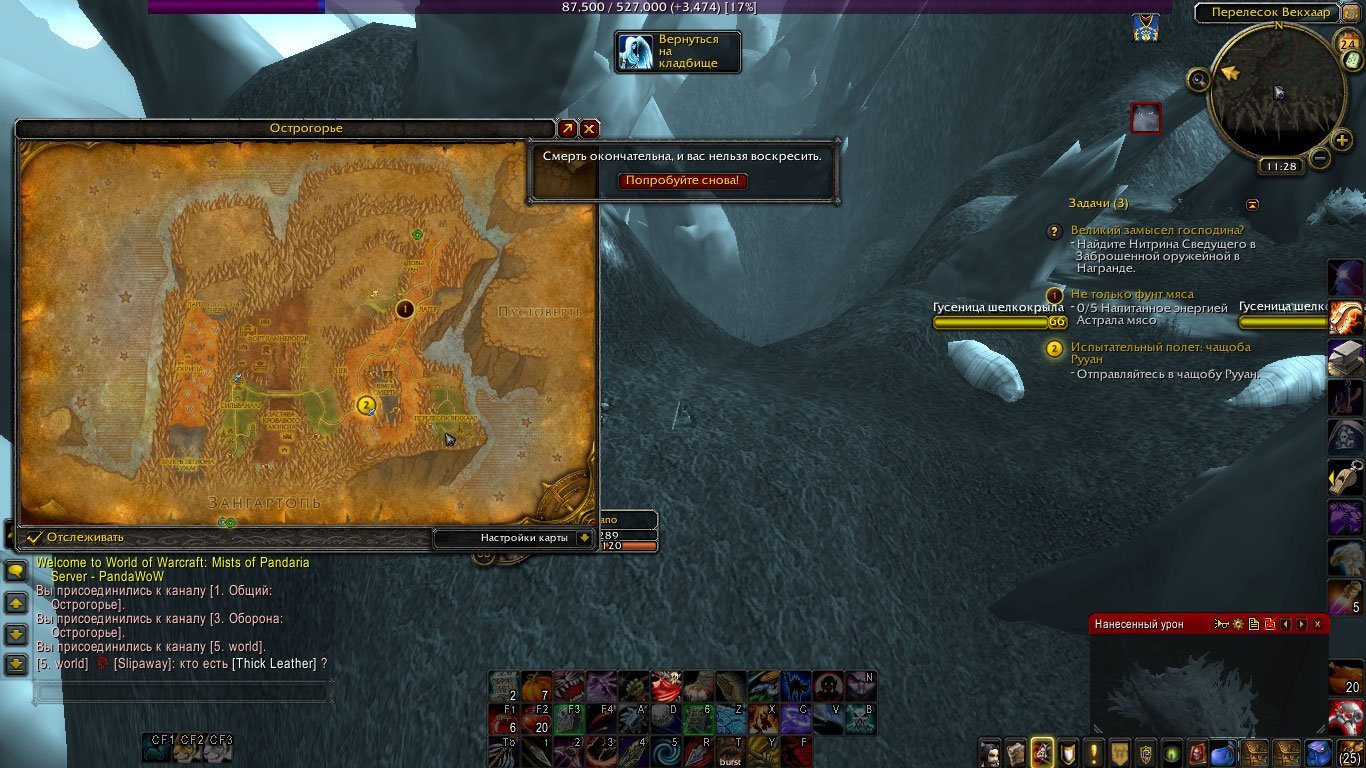The image size is (1366, 768).
Task: Close the Острогорье map window
Action: 590,129
